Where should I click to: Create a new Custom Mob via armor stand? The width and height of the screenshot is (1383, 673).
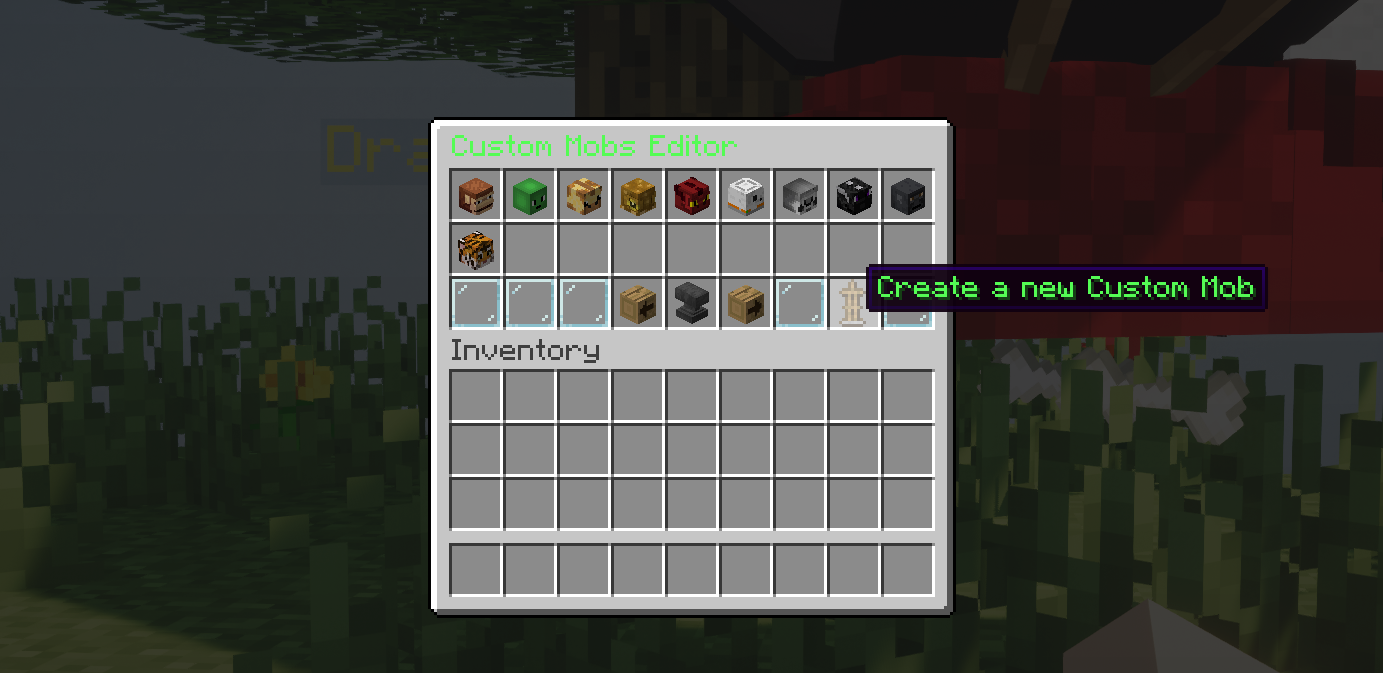pyautogui.click(x=853, y=303)
